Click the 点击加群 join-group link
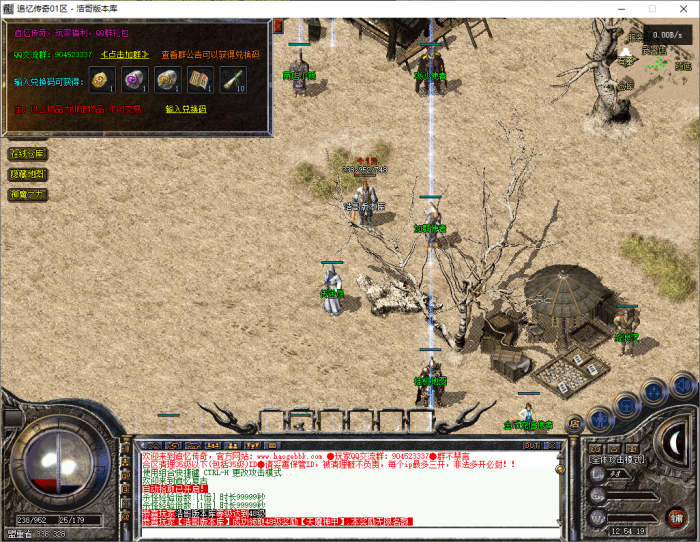This screenshot has height=542, width=700. (x=124, y=54)
